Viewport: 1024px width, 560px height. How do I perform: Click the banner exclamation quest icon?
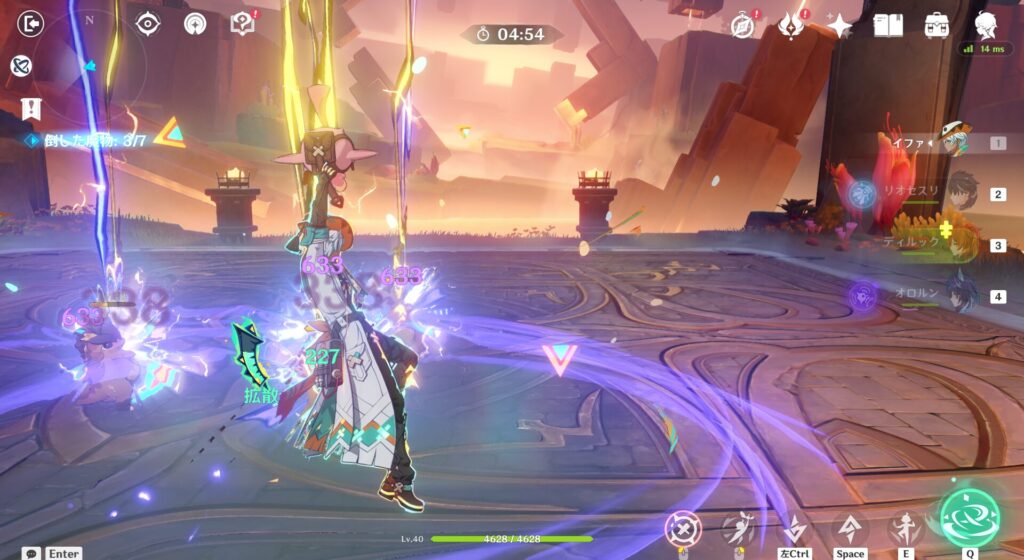[31, 108]
